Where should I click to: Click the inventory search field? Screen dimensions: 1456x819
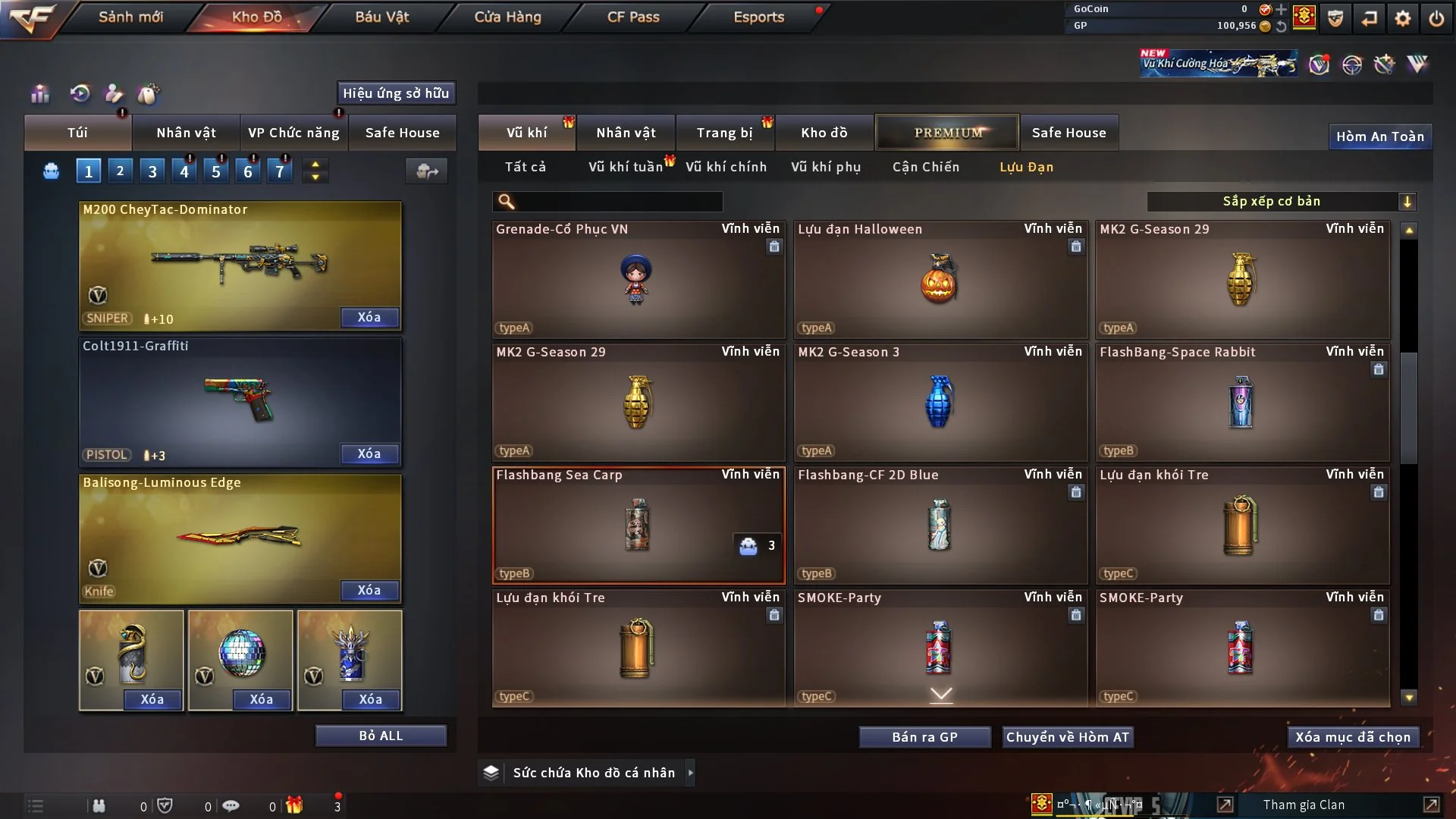coord(618,202)
